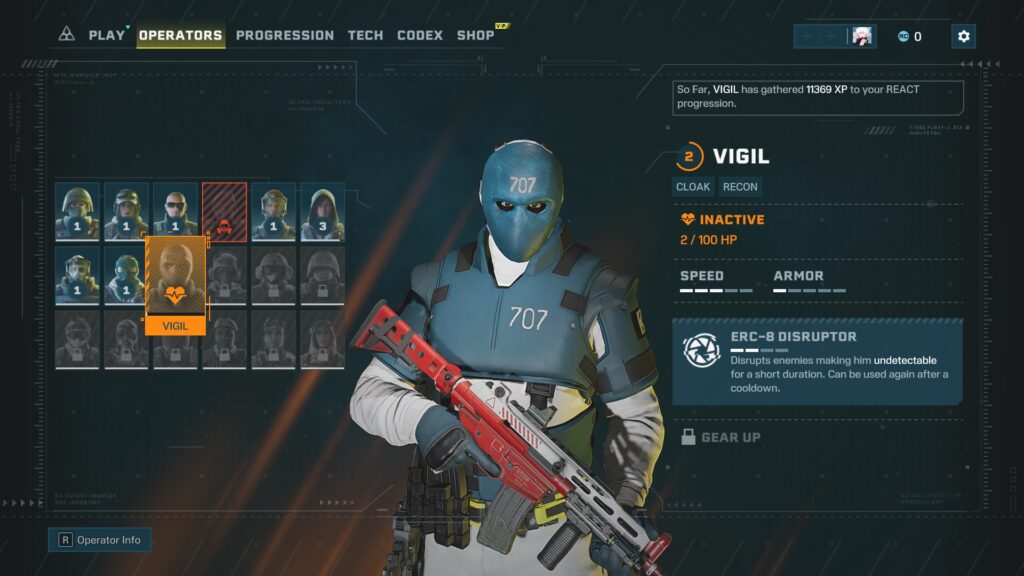This screenshot has height=576, width=1024.
Task: Click the locked Gear Up button
Action: 720,437
